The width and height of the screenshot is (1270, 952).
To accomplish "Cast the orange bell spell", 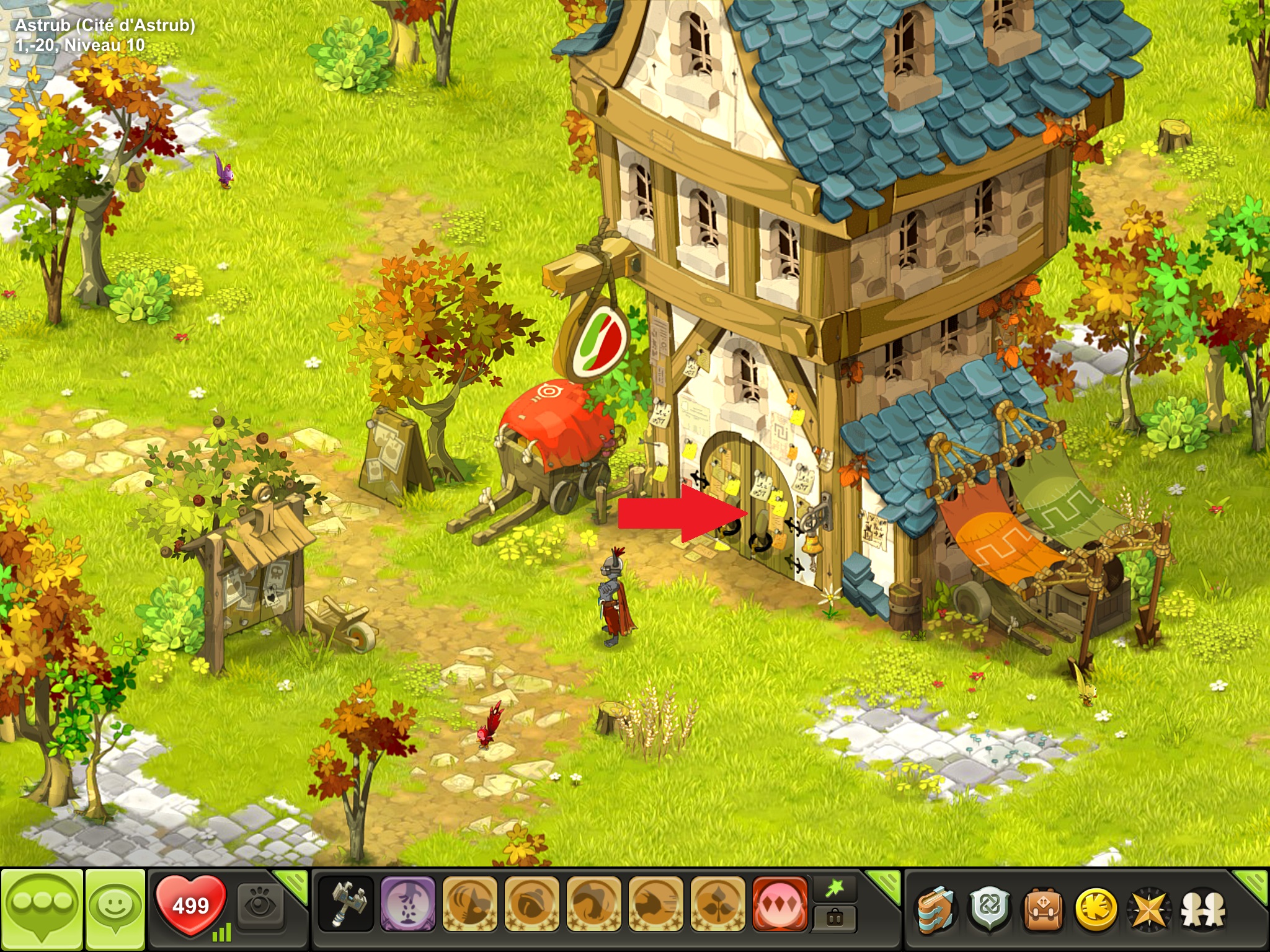I will pyautogui.click(x=531, y=904).
